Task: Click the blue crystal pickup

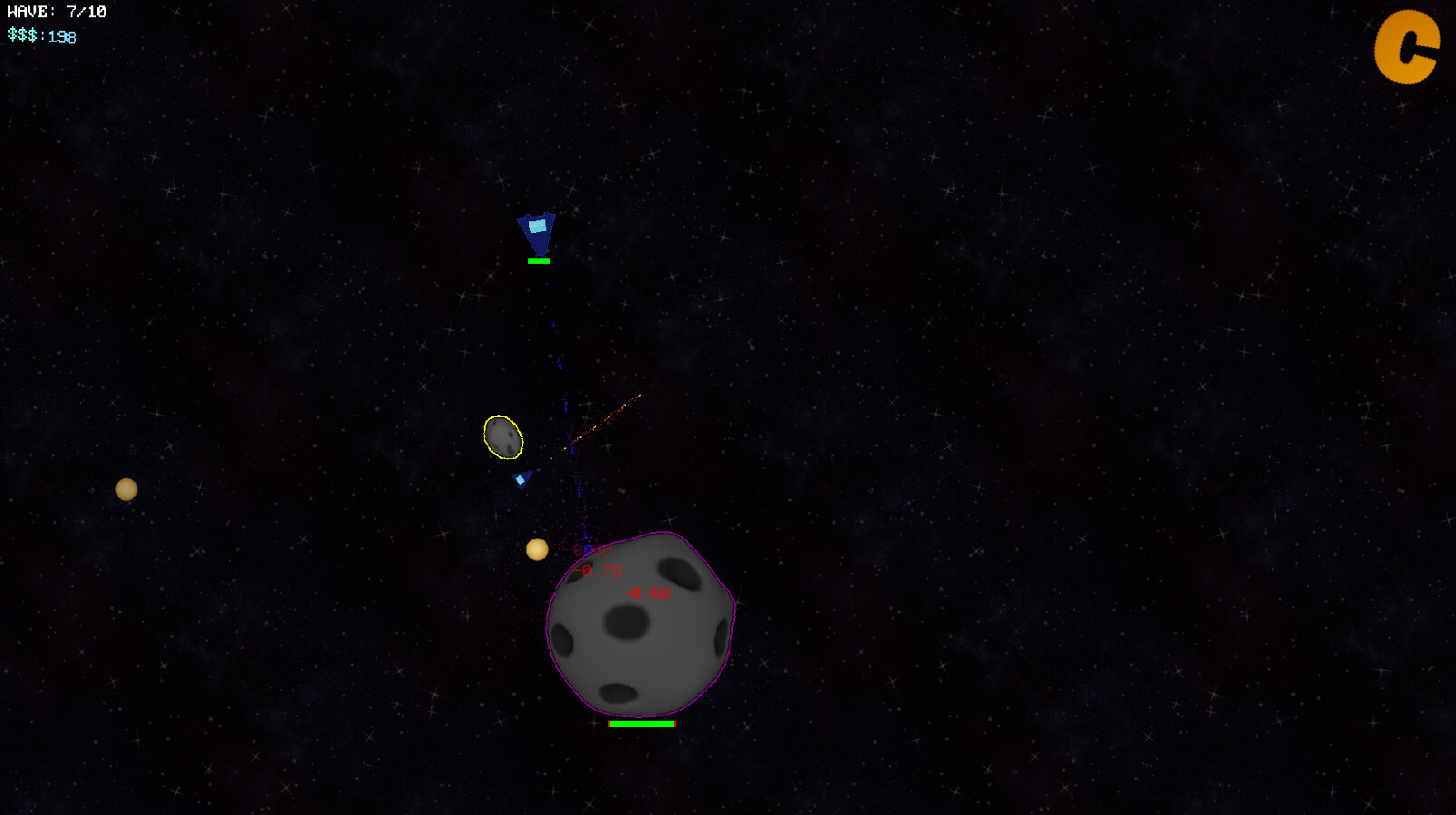Action: point(519,479)
